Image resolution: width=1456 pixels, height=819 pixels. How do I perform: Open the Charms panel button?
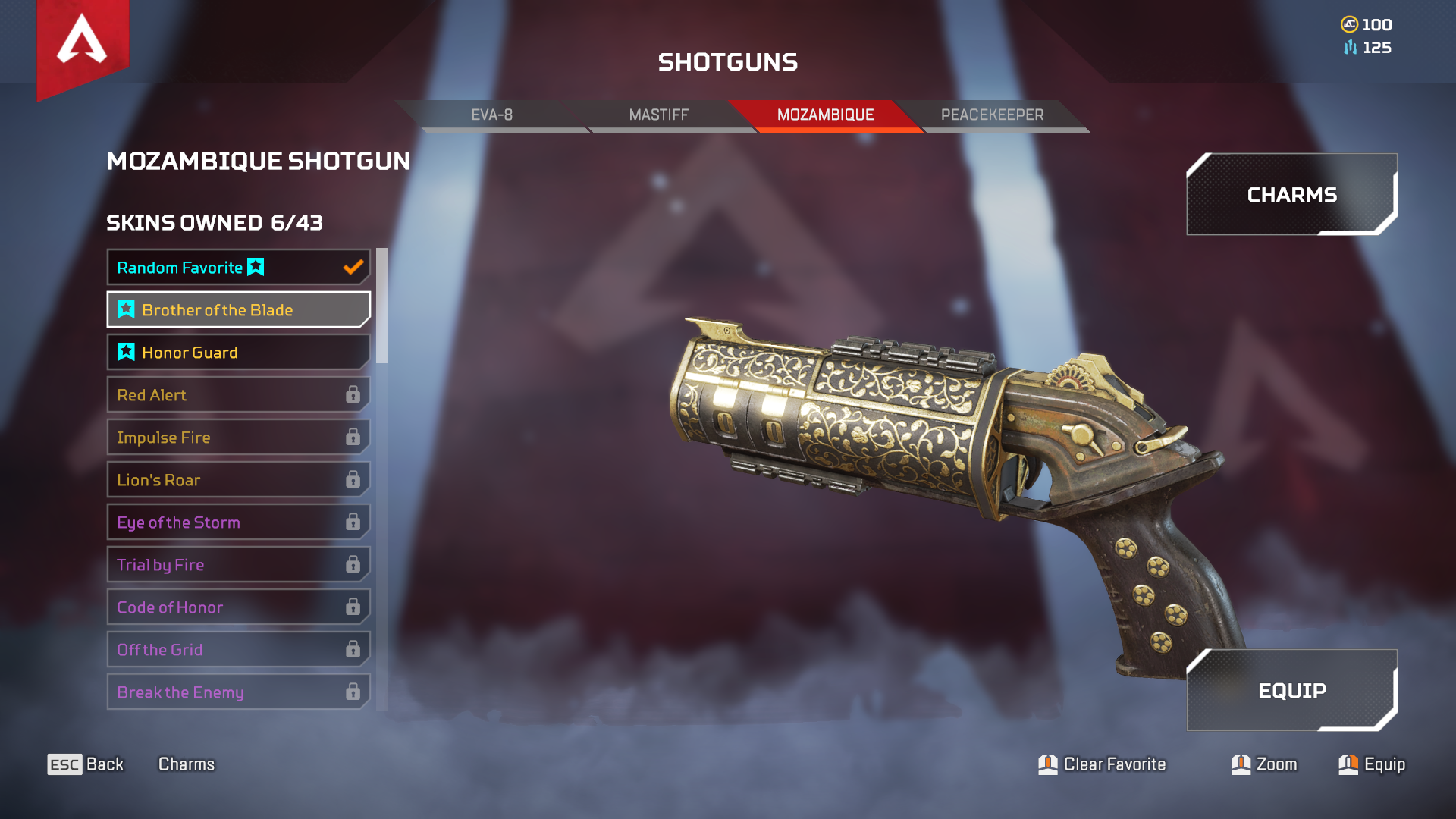pyautogui.click(x=1291, y=195)
